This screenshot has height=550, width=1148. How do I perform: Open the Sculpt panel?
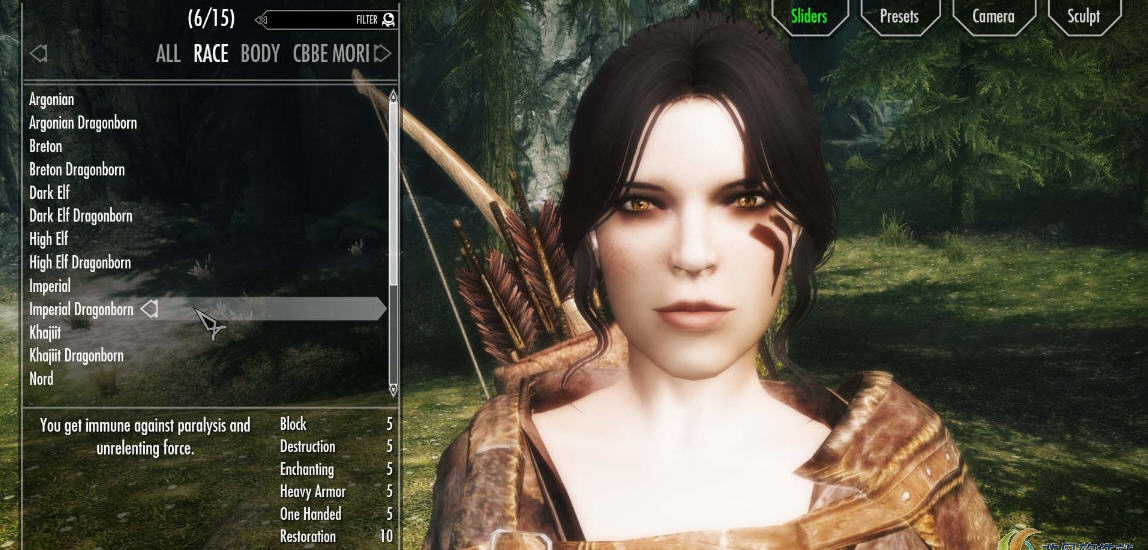(1083, 16)
